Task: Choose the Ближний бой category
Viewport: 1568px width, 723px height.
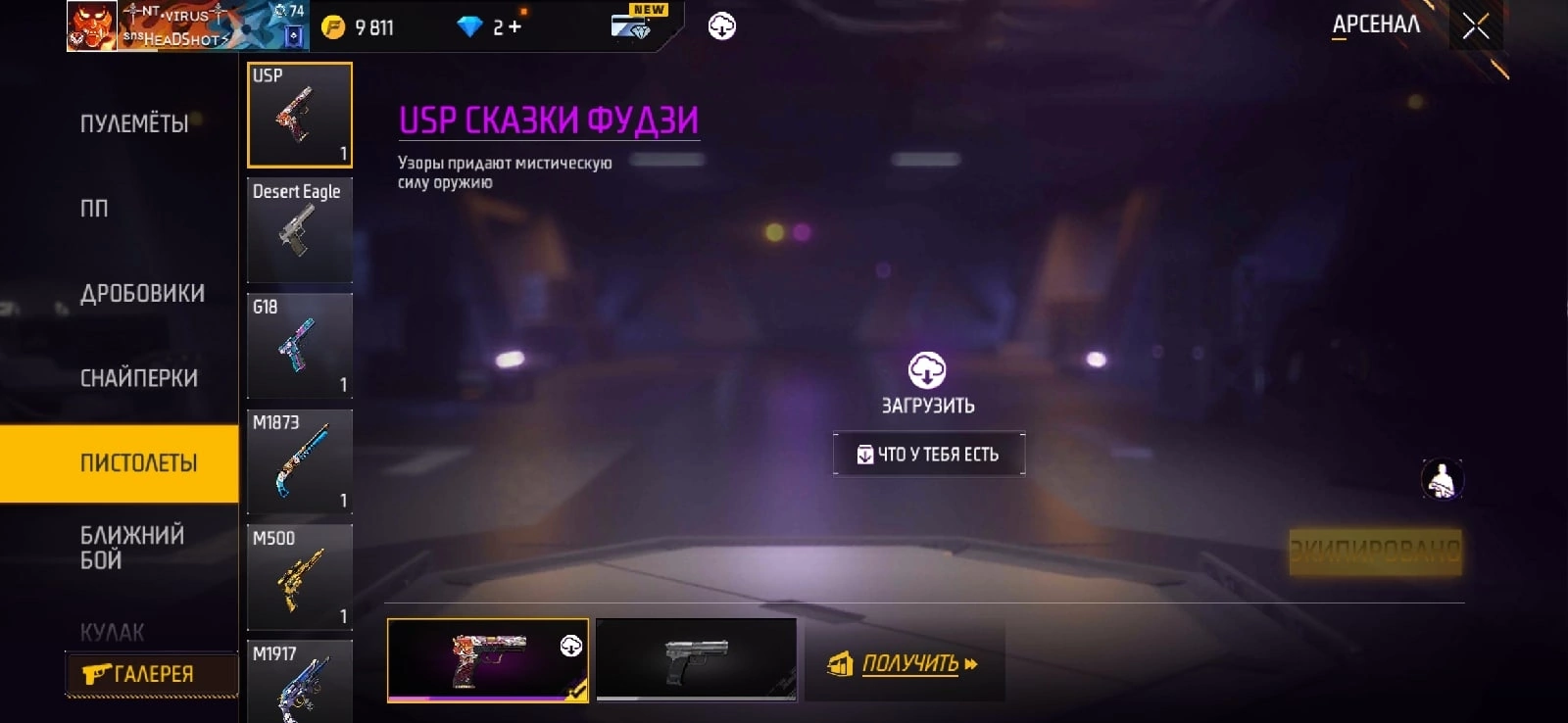Action: tap(131, 548)
